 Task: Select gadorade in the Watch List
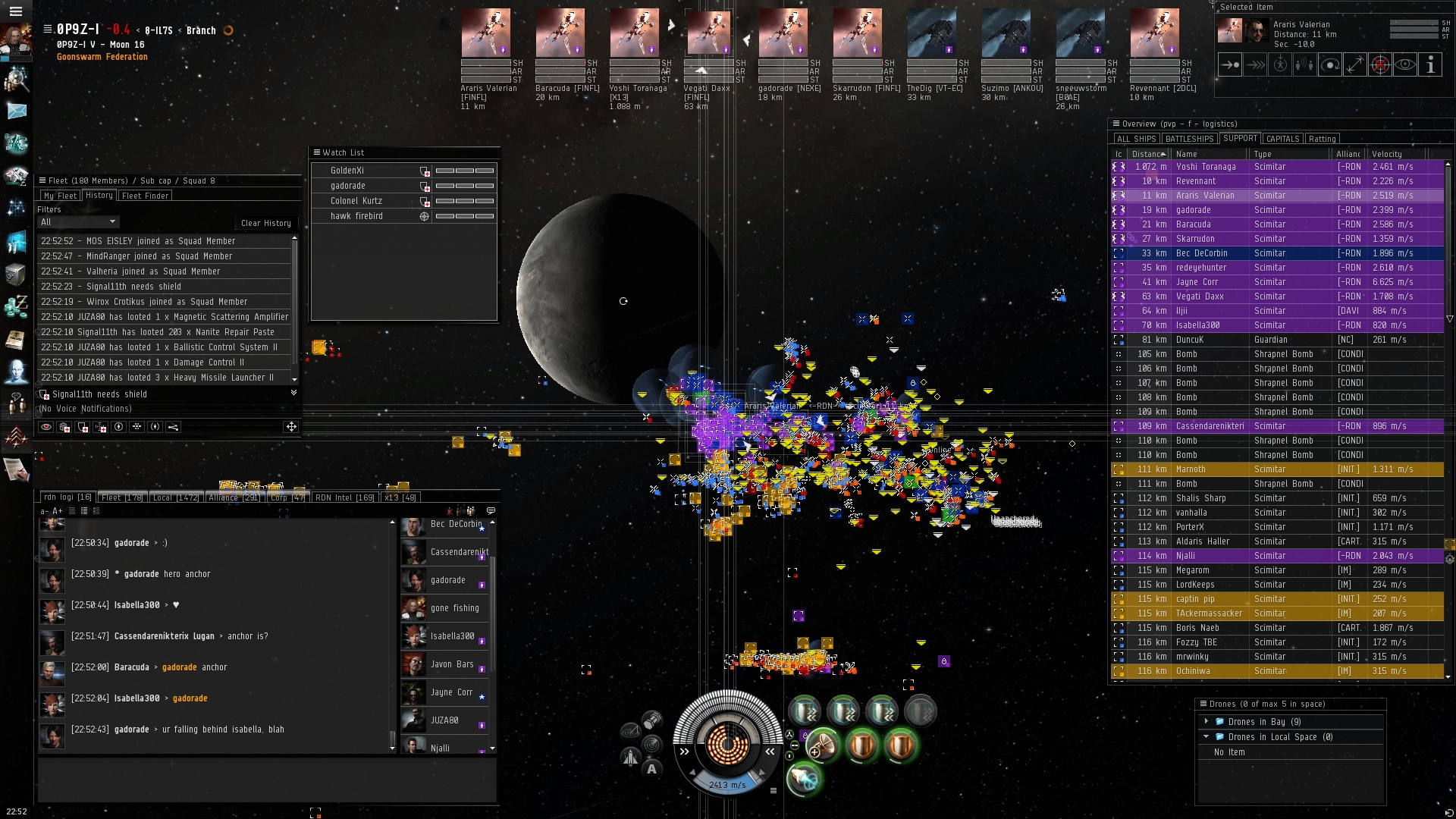[x=348, y=186]
